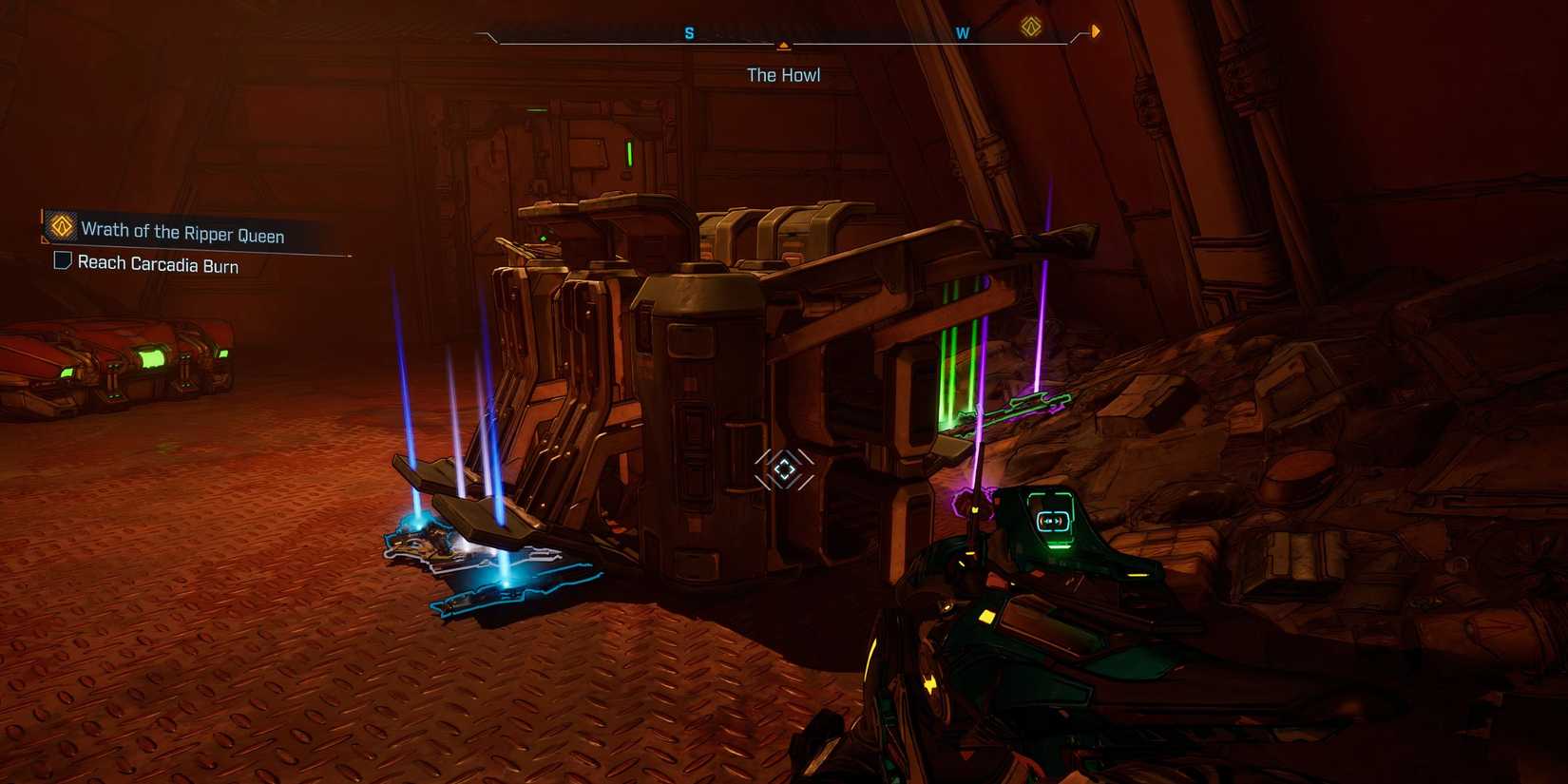Click the Wrath of the Ripper Queen title text
This screenshot has width=1568, height=784.
click(x=183, y=235)
